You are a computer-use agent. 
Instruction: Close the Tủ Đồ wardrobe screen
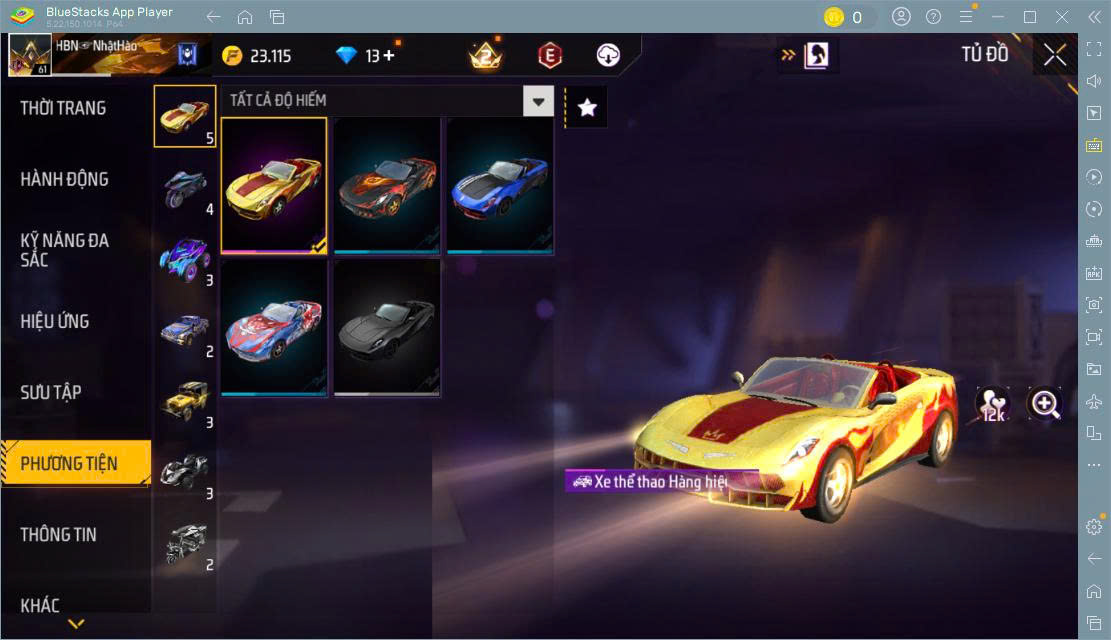coord(1055,55)
